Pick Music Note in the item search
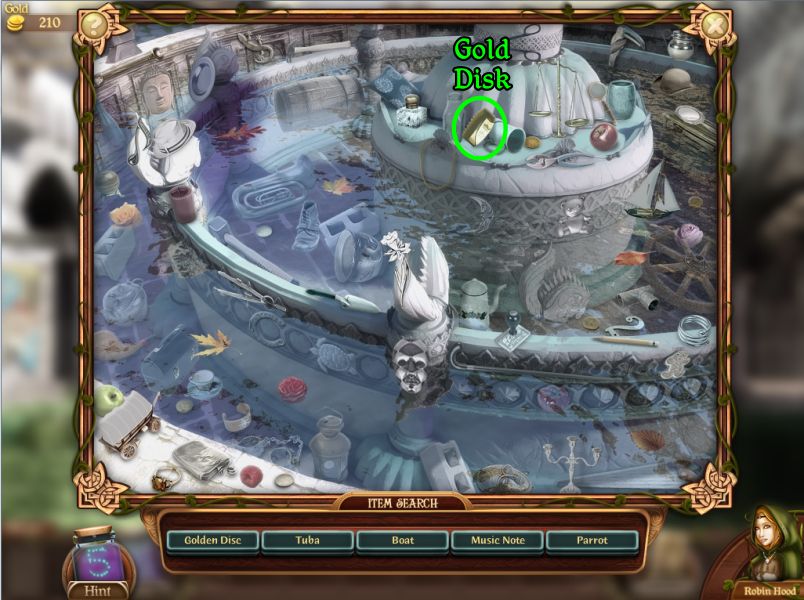804x600 pixels. (x=497, y=541)
